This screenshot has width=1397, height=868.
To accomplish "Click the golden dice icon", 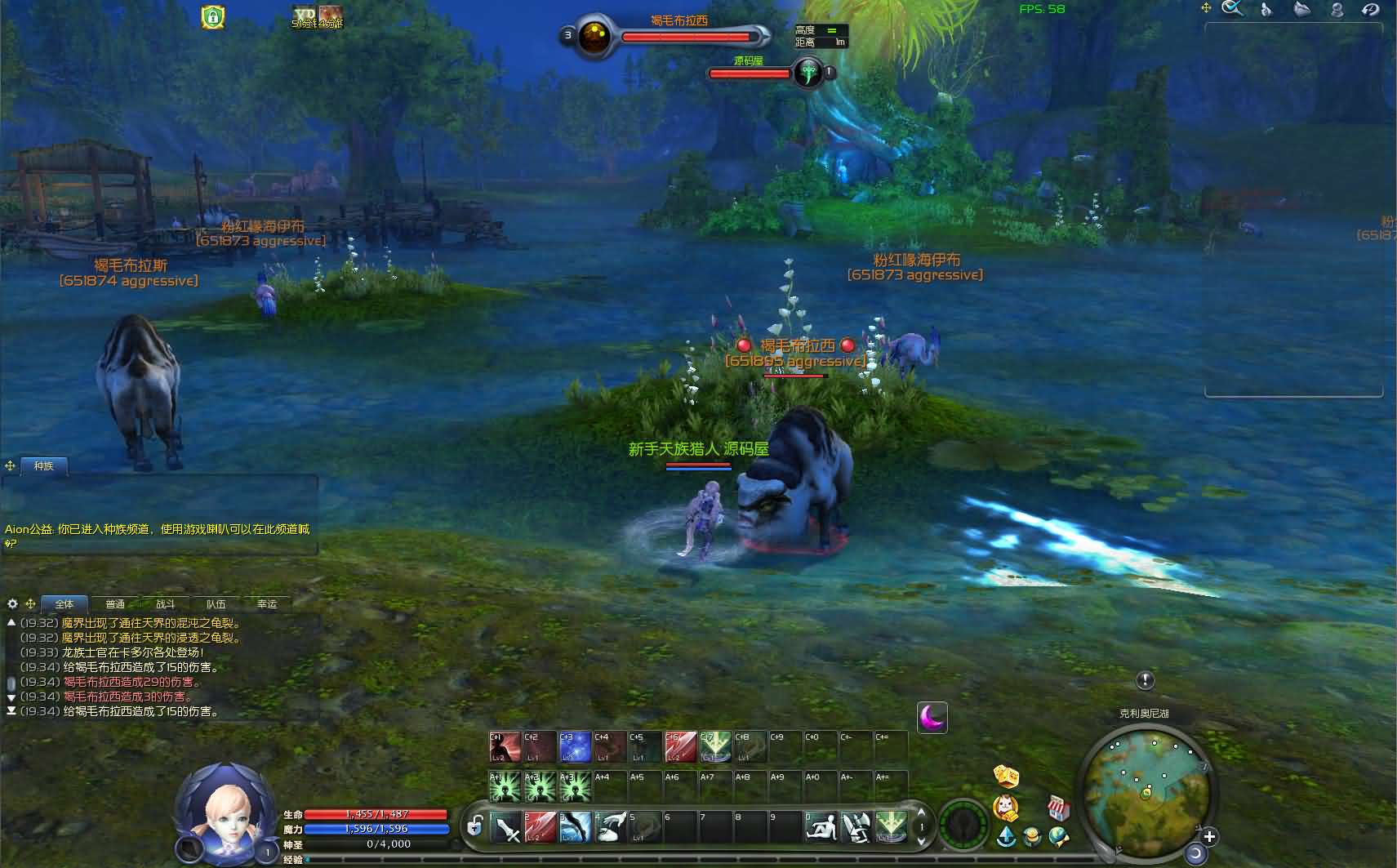I will [1006, 776].
